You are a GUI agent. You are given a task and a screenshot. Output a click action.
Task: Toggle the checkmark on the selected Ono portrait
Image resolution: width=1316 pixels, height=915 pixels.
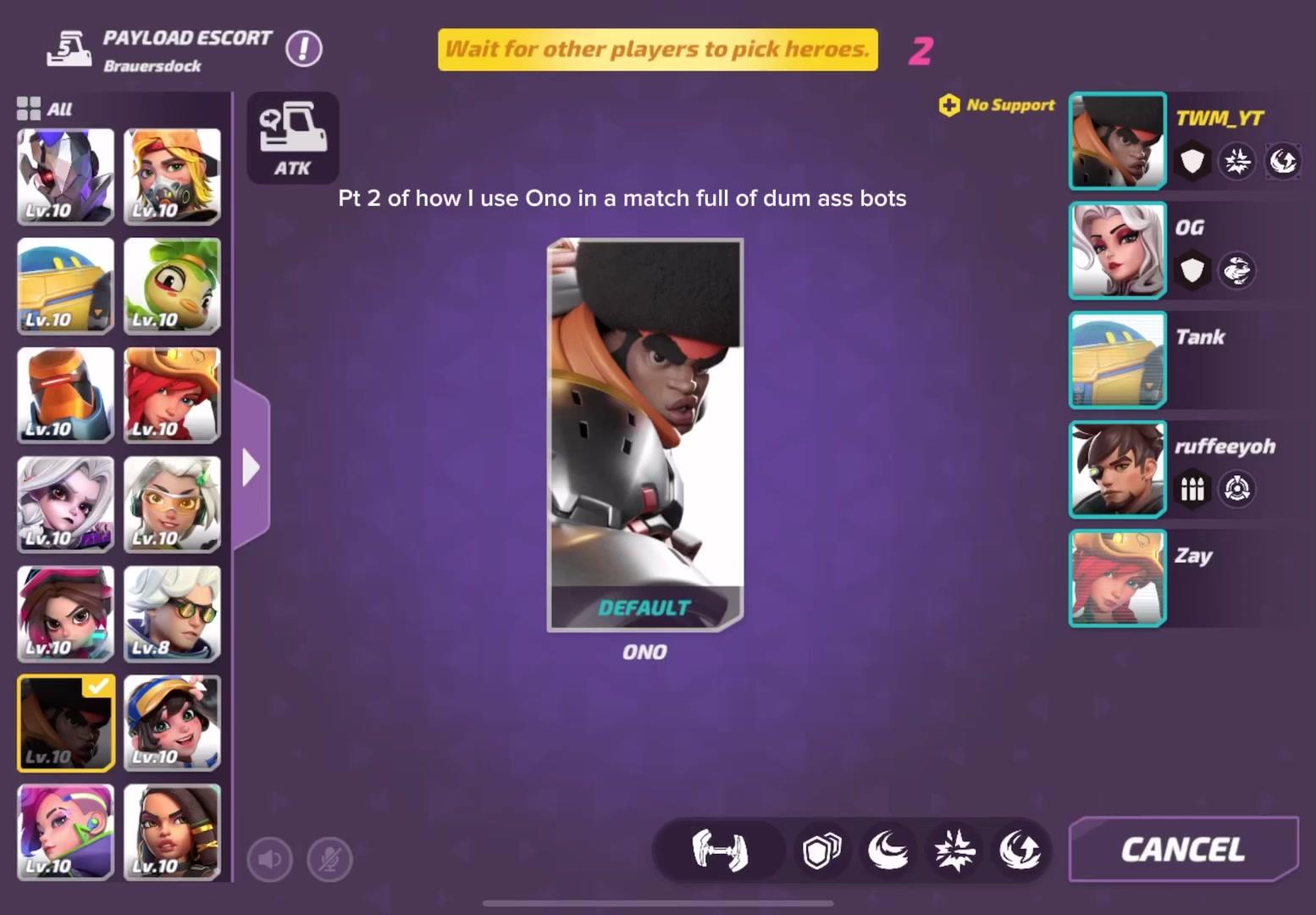[x=98, y=687]
